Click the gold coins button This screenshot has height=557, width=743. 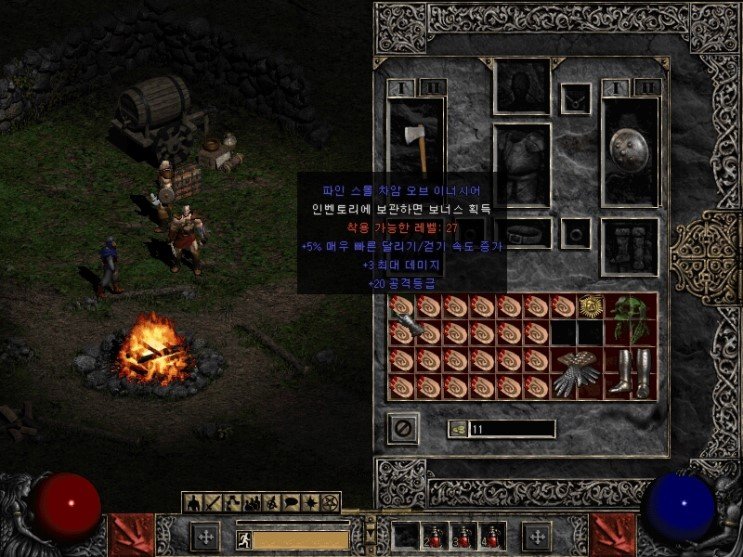[x=458, y=429]
